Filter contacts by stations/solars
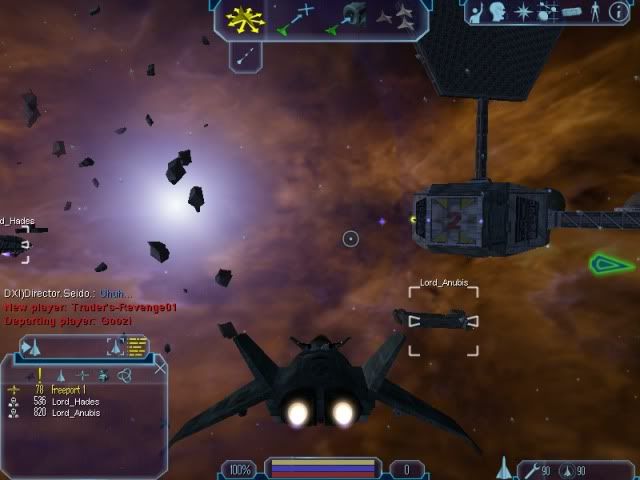 coord(82,375)
